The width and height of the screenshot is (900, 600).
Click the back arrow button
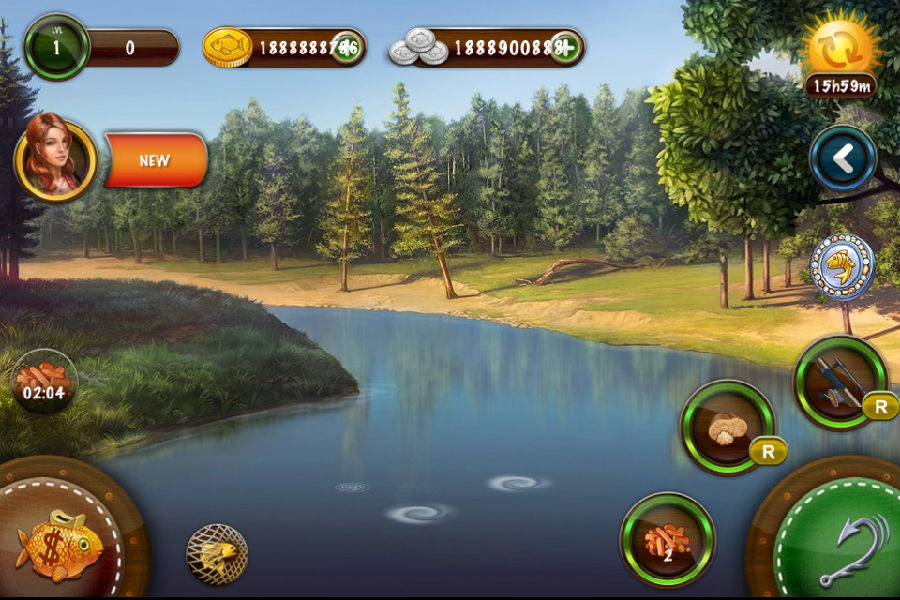tap(843, 158)
